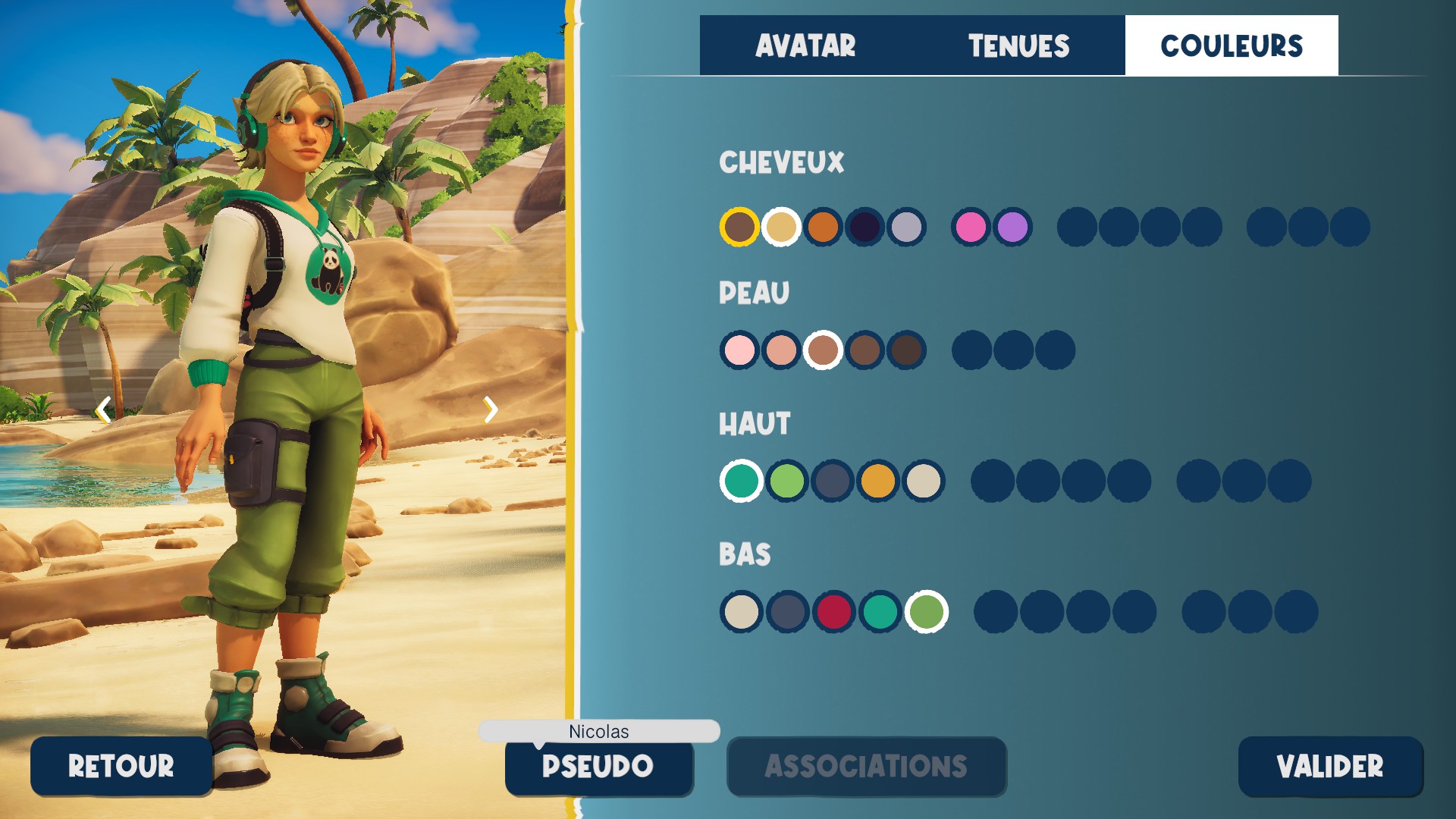This screenshot has height=819, width=1456.
Task: Pick the darkest brown skin tone
Action: (906, 350)
